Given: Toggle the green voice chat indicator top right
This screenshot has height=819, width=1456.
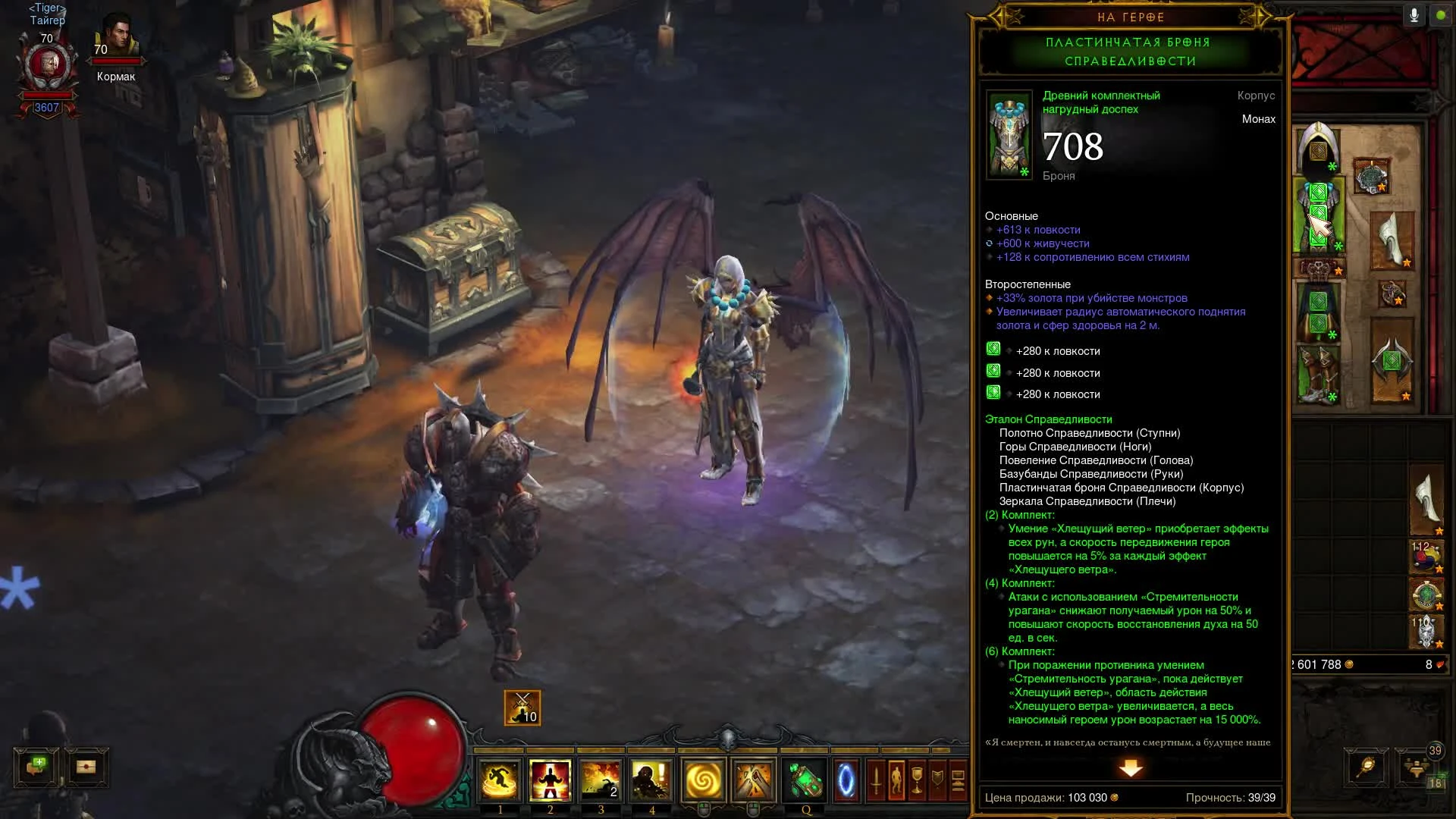Looking at the screenshot, I should 1439,13.
